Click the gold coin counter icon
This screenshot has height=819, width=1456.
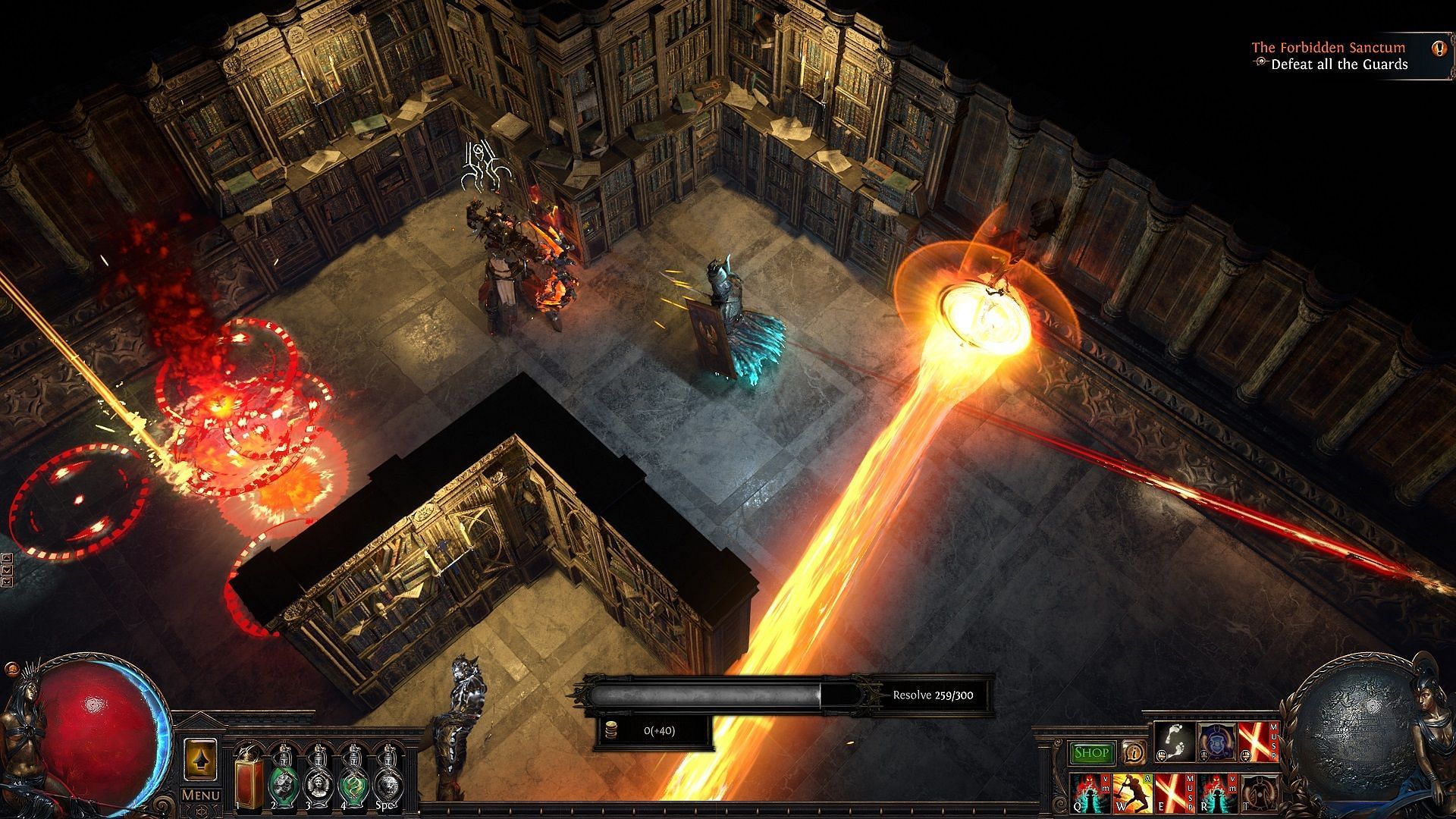point(609,730)
